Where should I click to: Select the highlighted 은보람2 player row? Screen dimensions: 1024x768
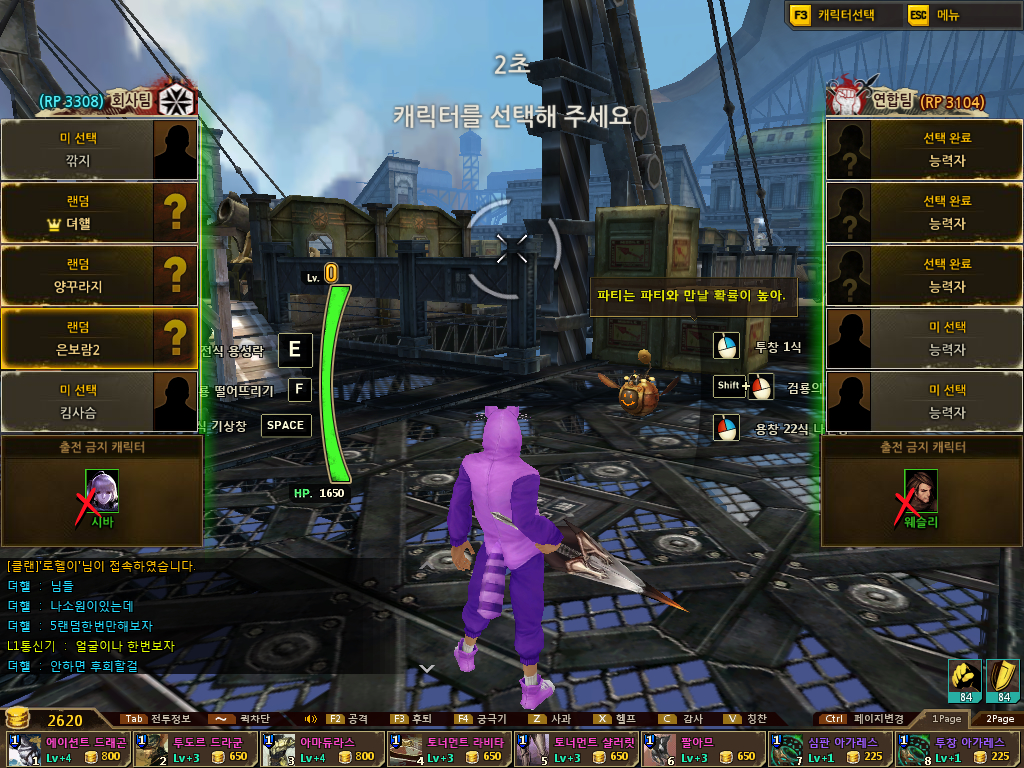[98, 338]
